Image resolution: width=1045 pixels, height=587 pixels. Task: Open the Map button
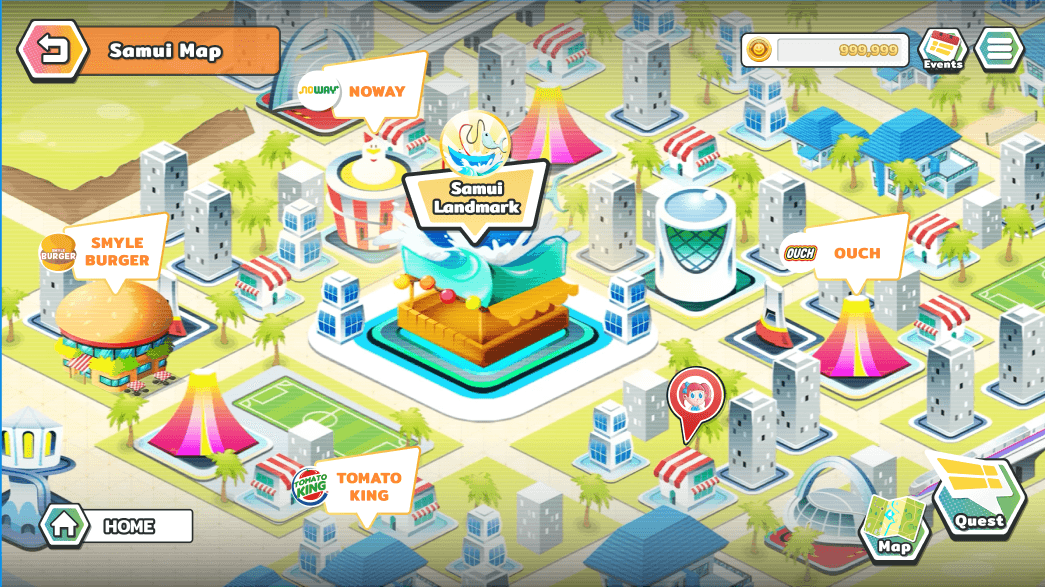(894, 527)
